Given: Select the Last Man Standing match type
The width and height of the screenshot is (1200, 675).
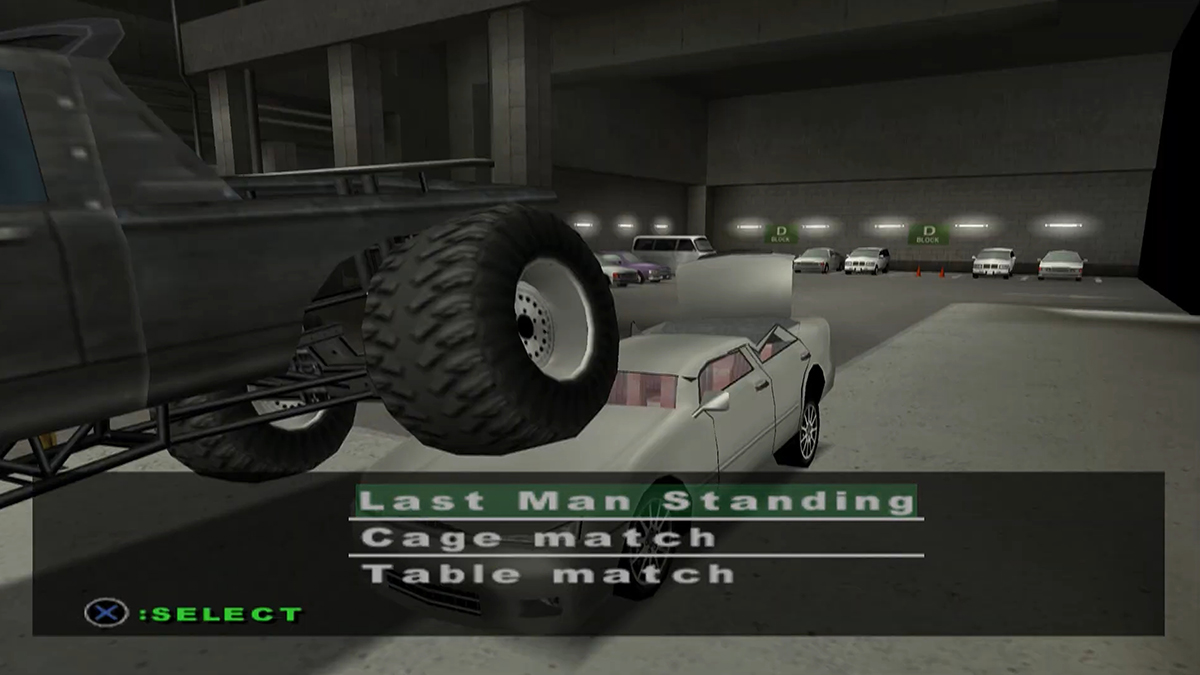Looking at the screenshot, I should click(634, 501).
